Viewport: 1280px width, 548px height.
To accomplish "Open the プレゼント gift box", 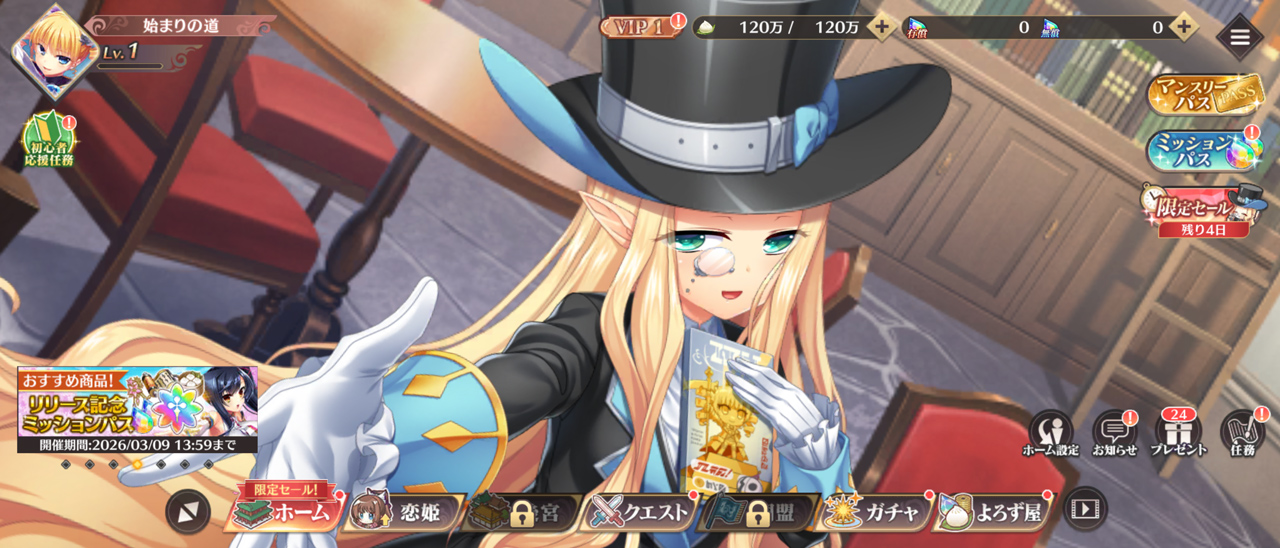I will coord(1178,433).
